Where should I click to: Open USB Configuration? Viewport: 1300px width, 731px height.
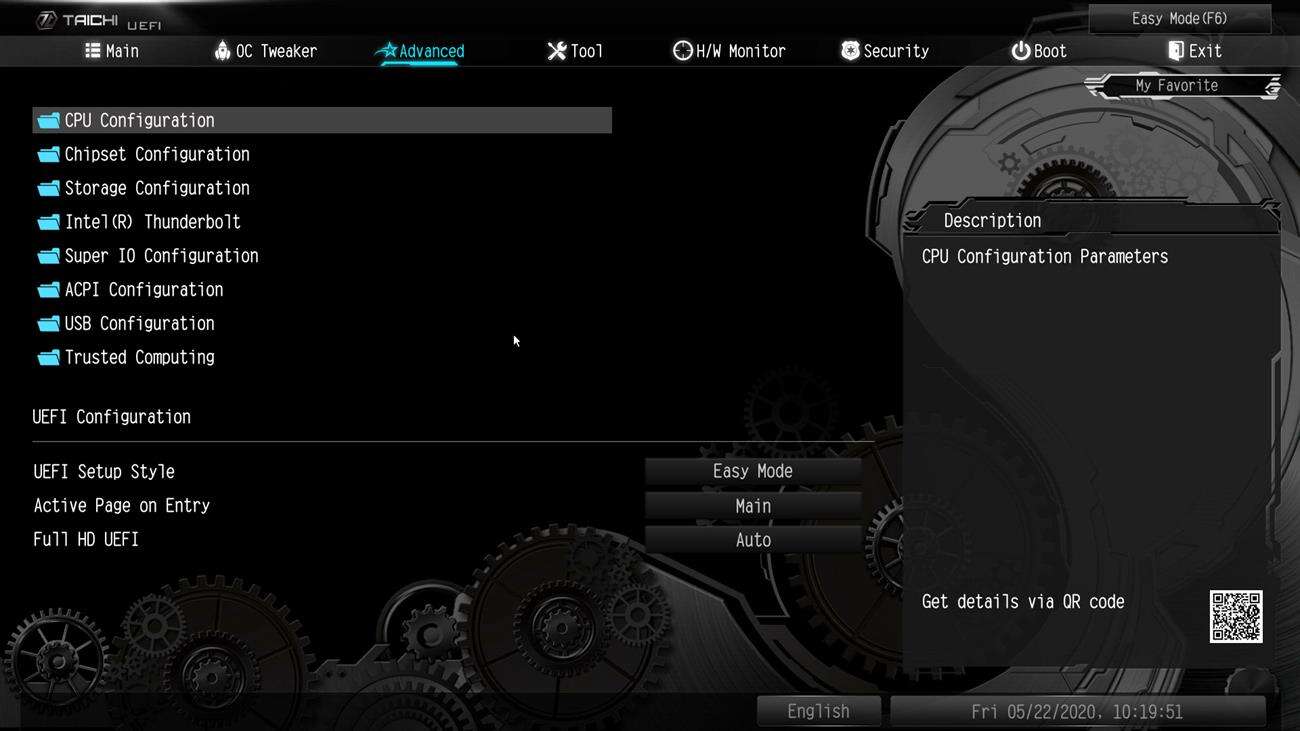139,324
